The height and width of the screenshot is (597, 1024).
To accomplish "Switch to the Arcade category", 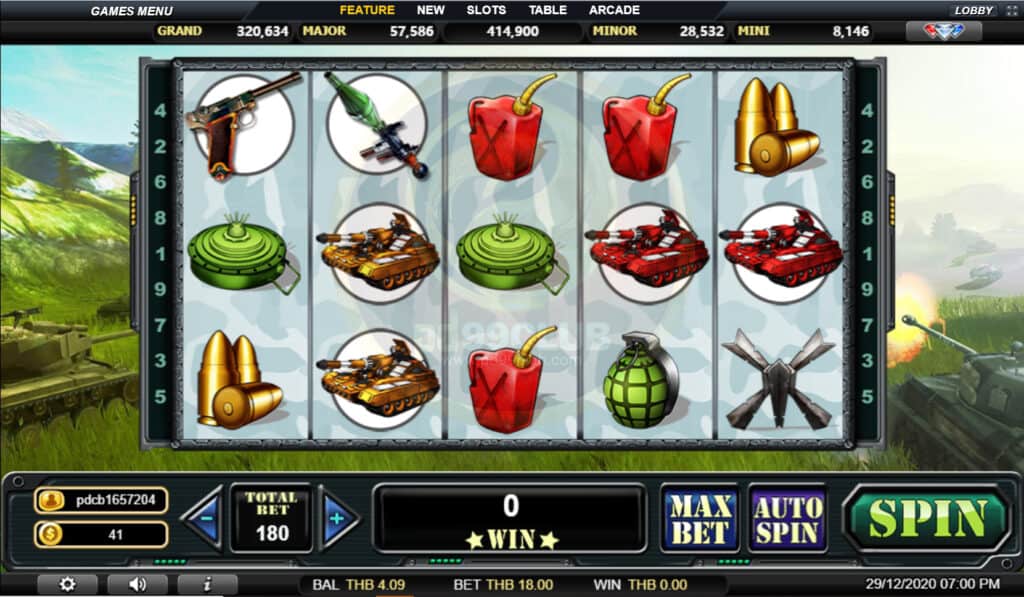I will pos(614,10).
